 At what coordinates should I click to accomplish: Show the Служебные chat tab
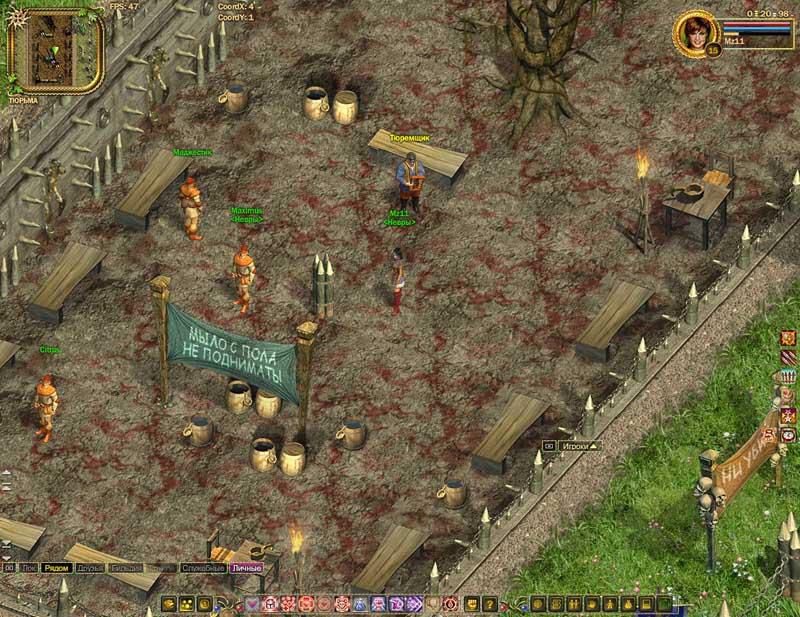[x=203, y=568]
